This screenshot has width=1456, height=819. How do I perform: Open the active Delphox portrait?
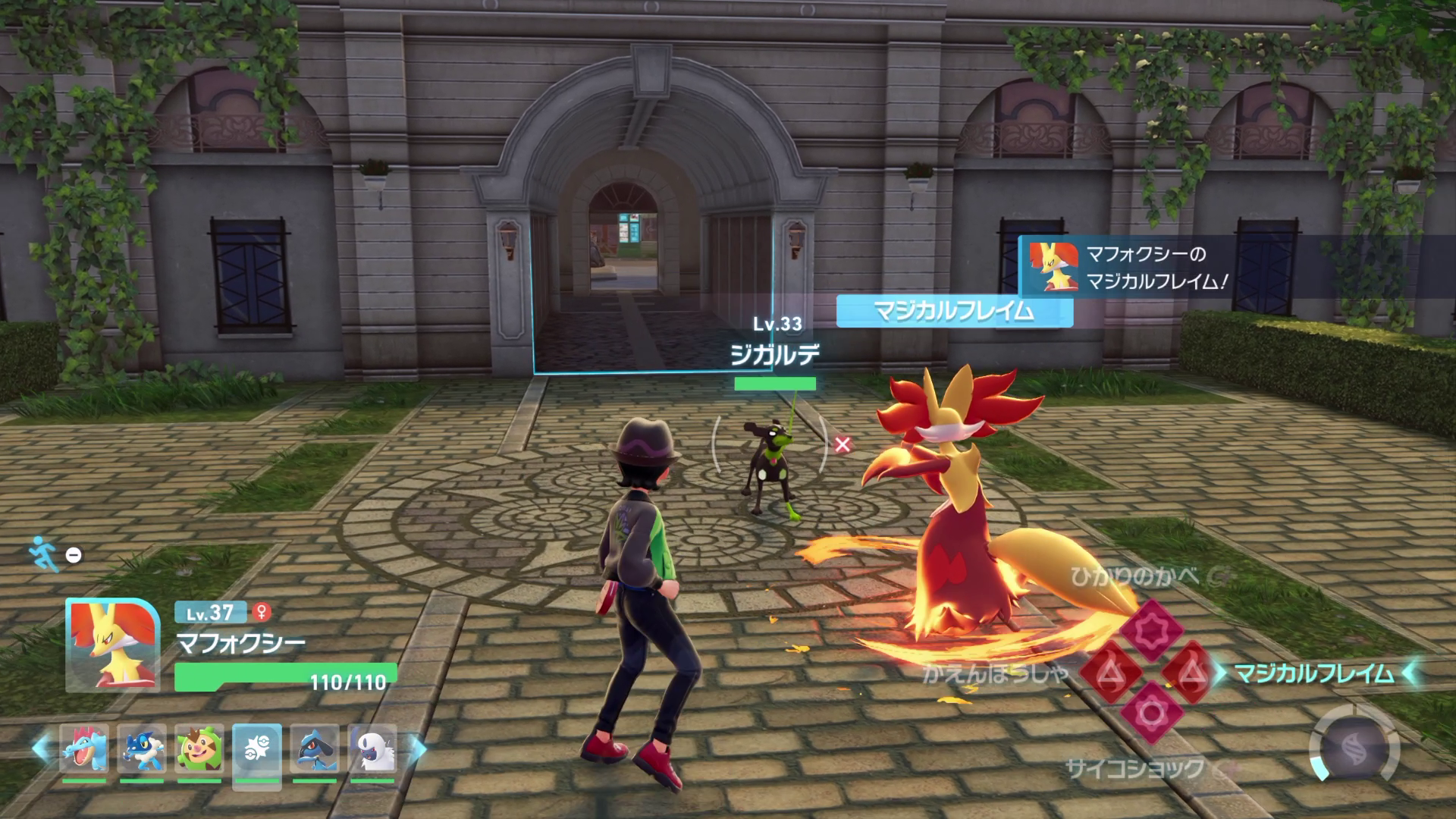[x=113, y=645]
